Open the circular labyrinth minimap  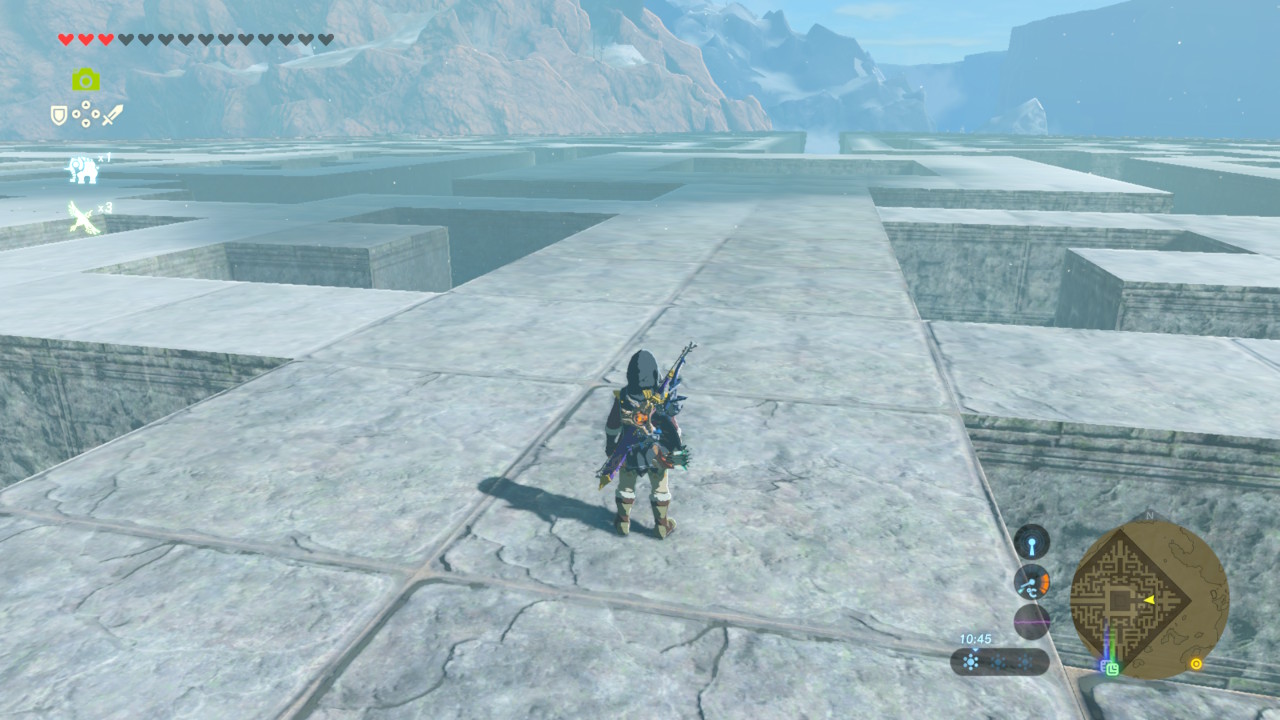point(1149,598)
